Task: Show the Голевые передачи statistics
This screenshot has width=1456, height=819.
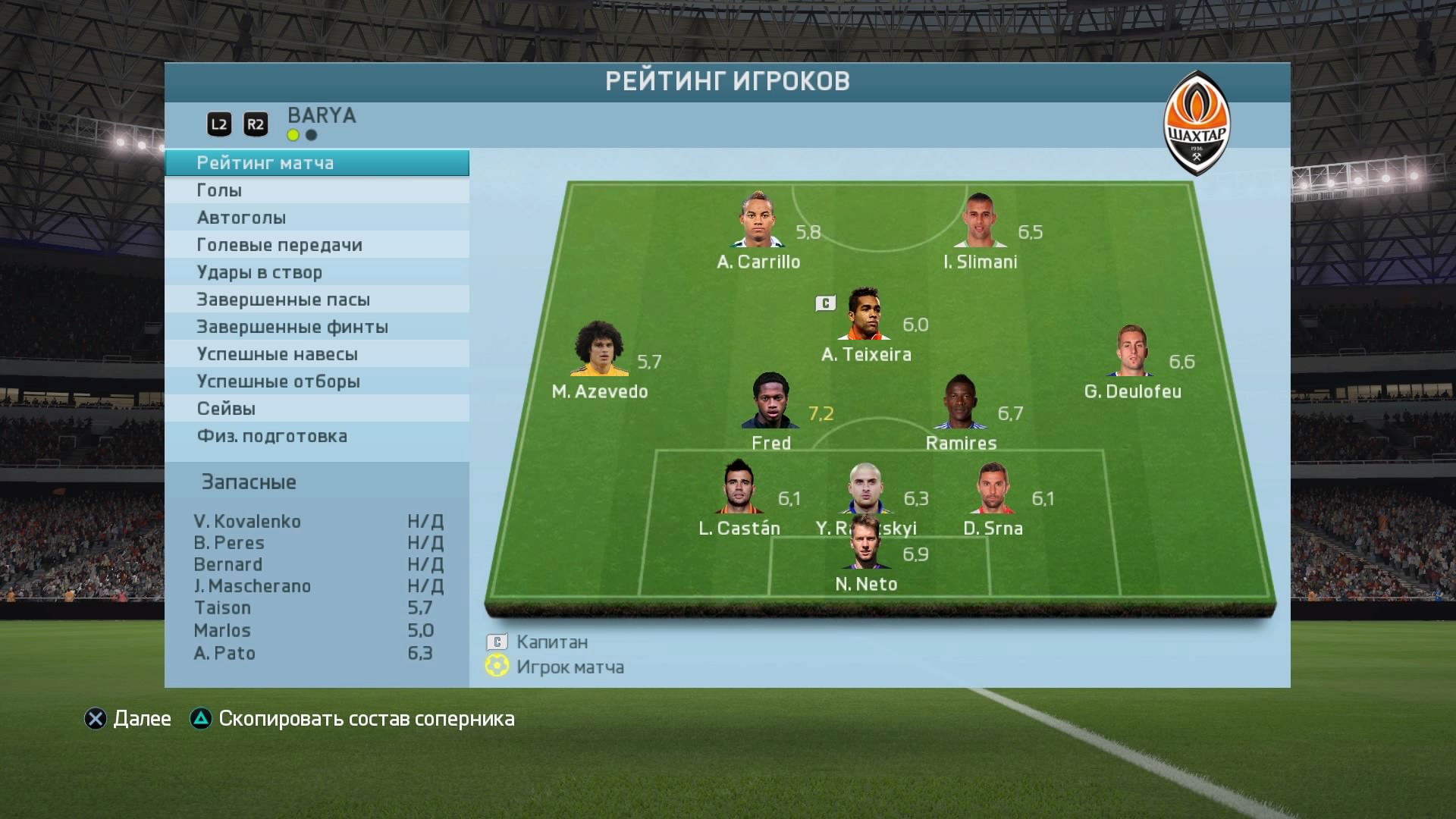Action: 317,245
